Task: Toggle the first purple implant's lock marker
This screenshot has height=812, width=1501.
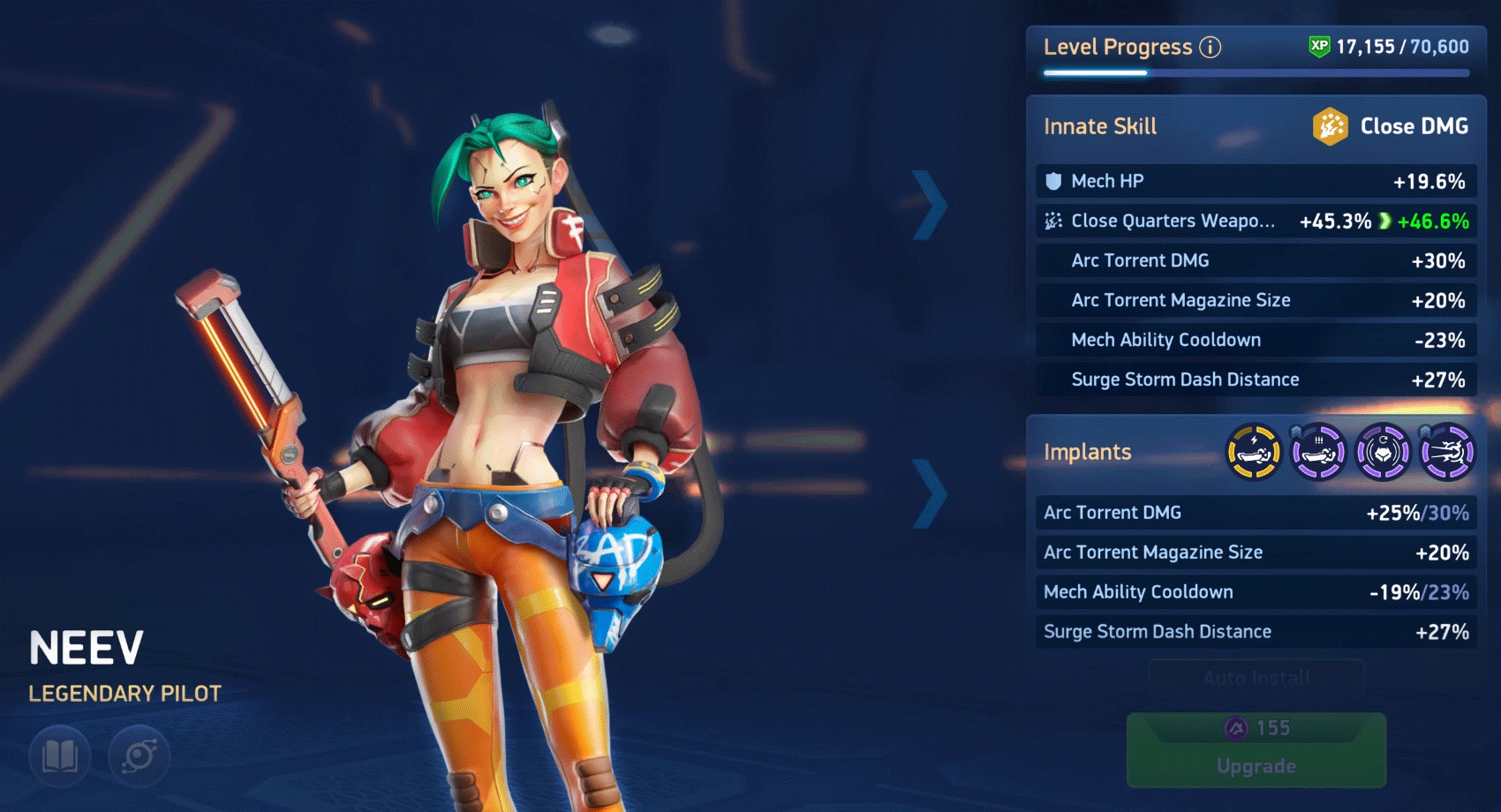Action: click(1295, 432)
